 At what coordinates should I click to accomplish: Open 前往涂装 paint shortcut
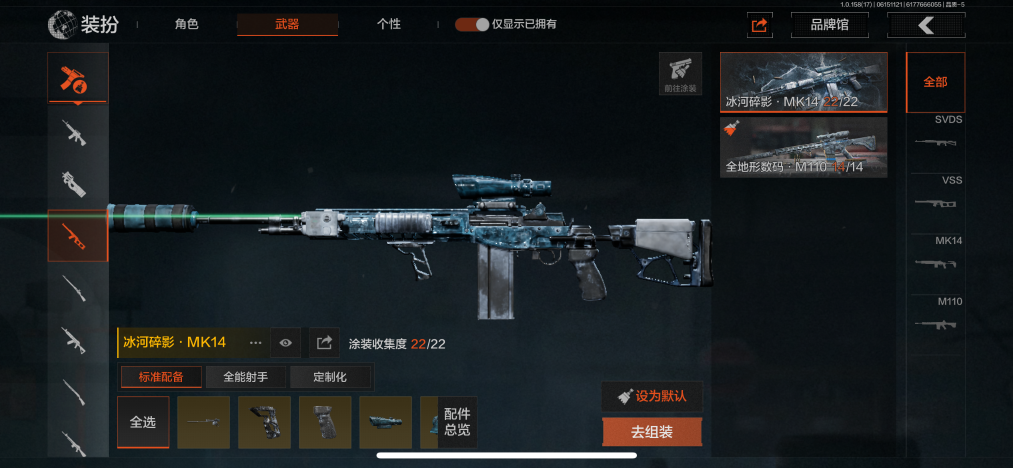click(x=680, y=73)
